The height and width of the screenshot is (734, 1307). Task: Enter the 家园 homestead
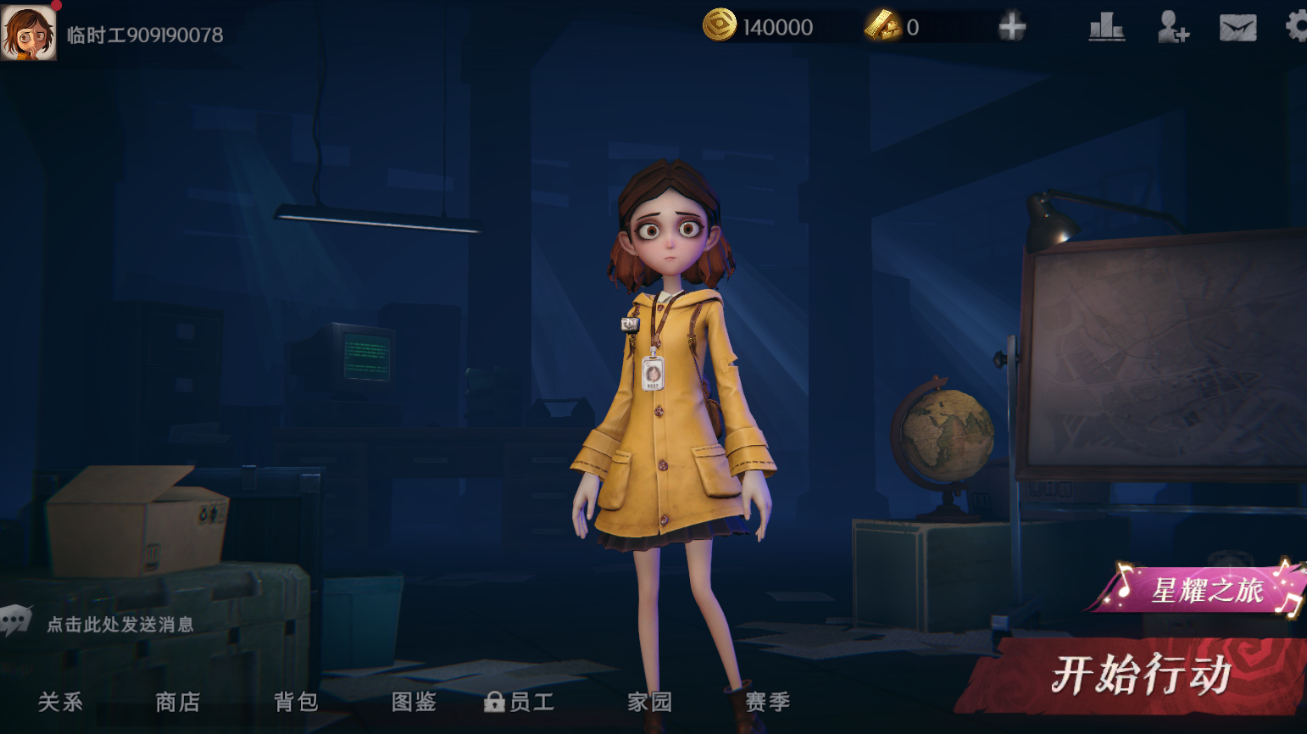(x=650, y=702)
